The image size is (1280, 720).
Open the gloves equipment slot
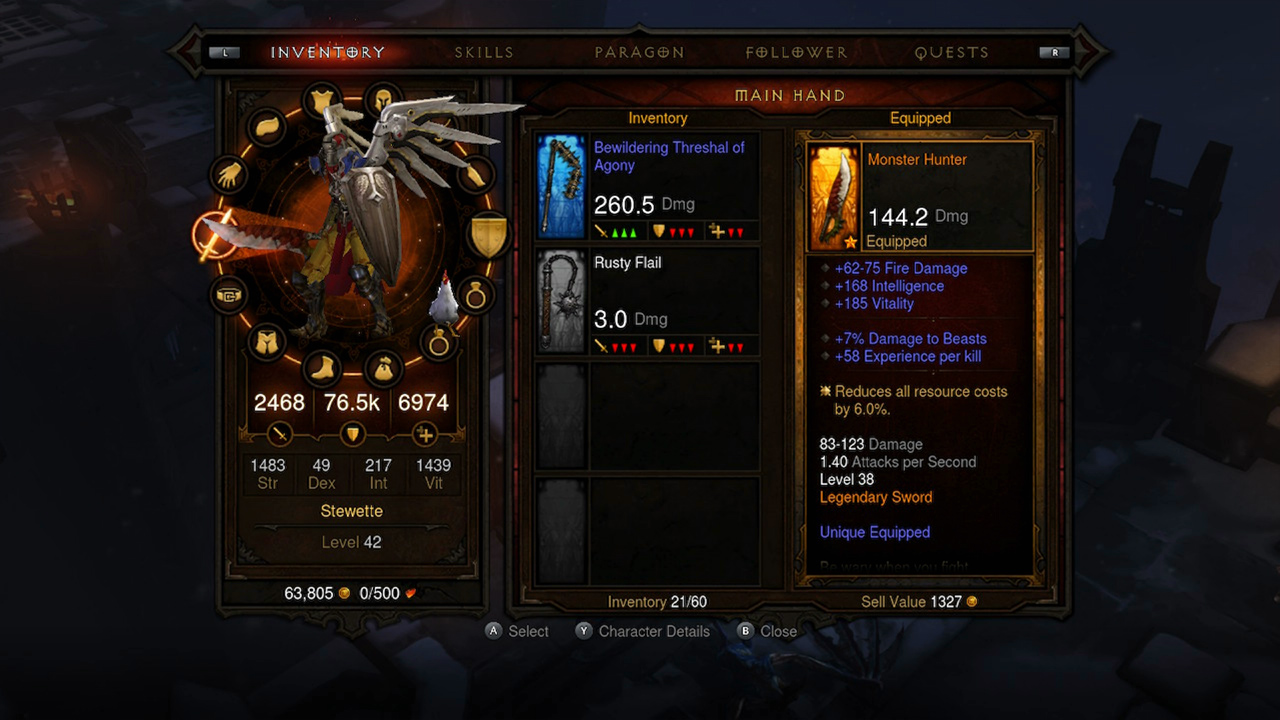point(229,175)
